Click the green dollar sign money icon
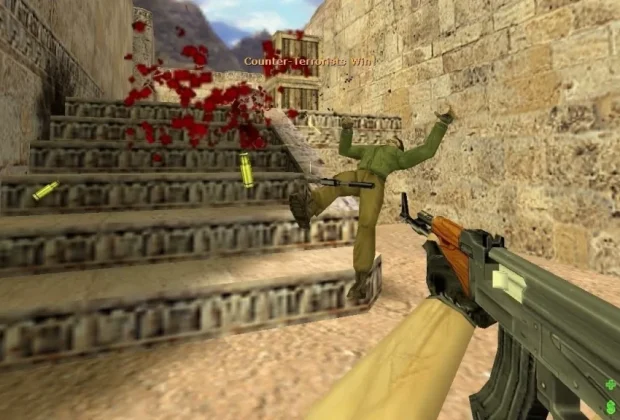 610,406
